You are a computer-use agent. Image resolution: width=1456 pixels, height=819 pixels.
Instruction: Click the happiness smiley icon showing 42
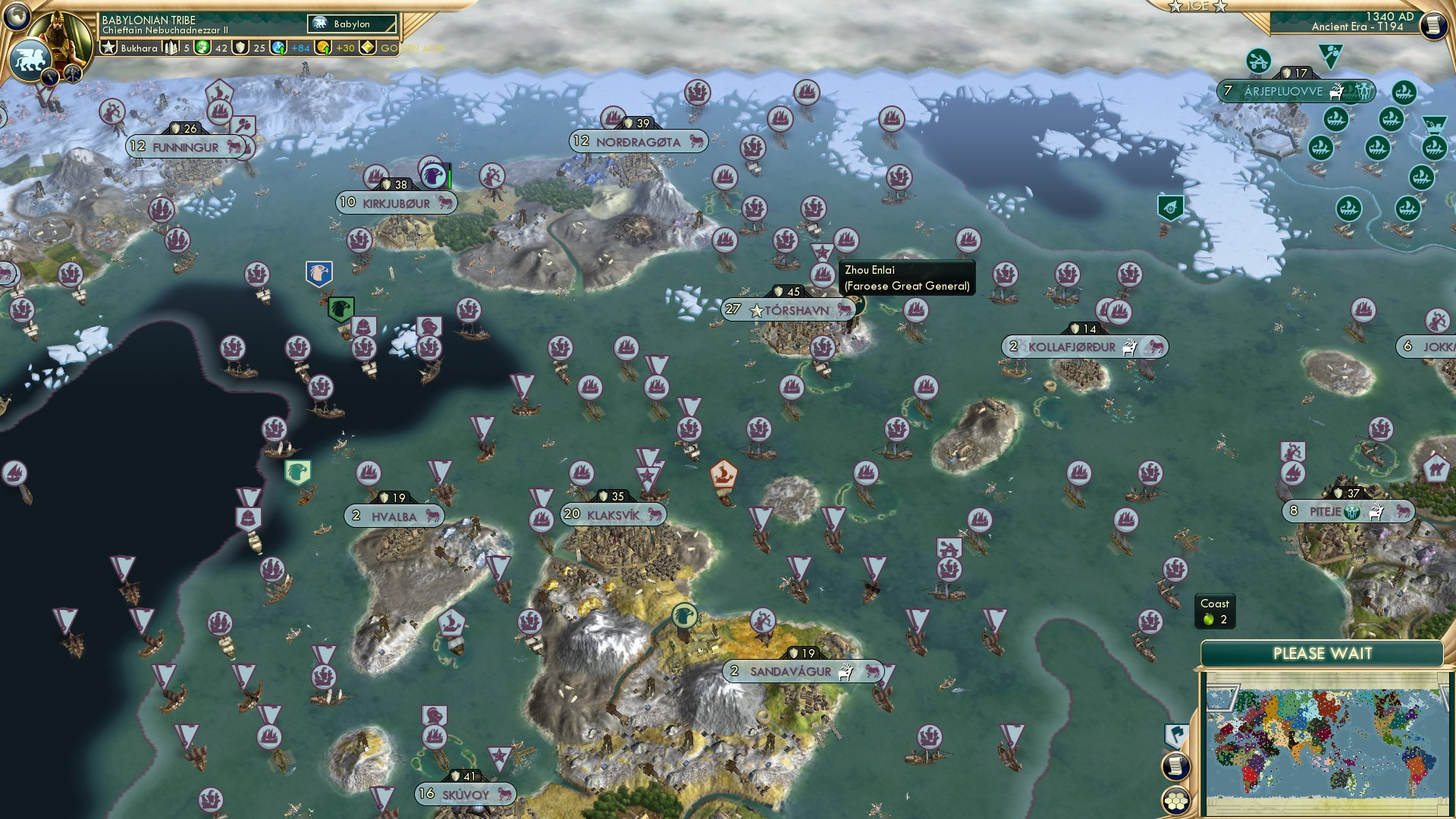coord(202,47)
